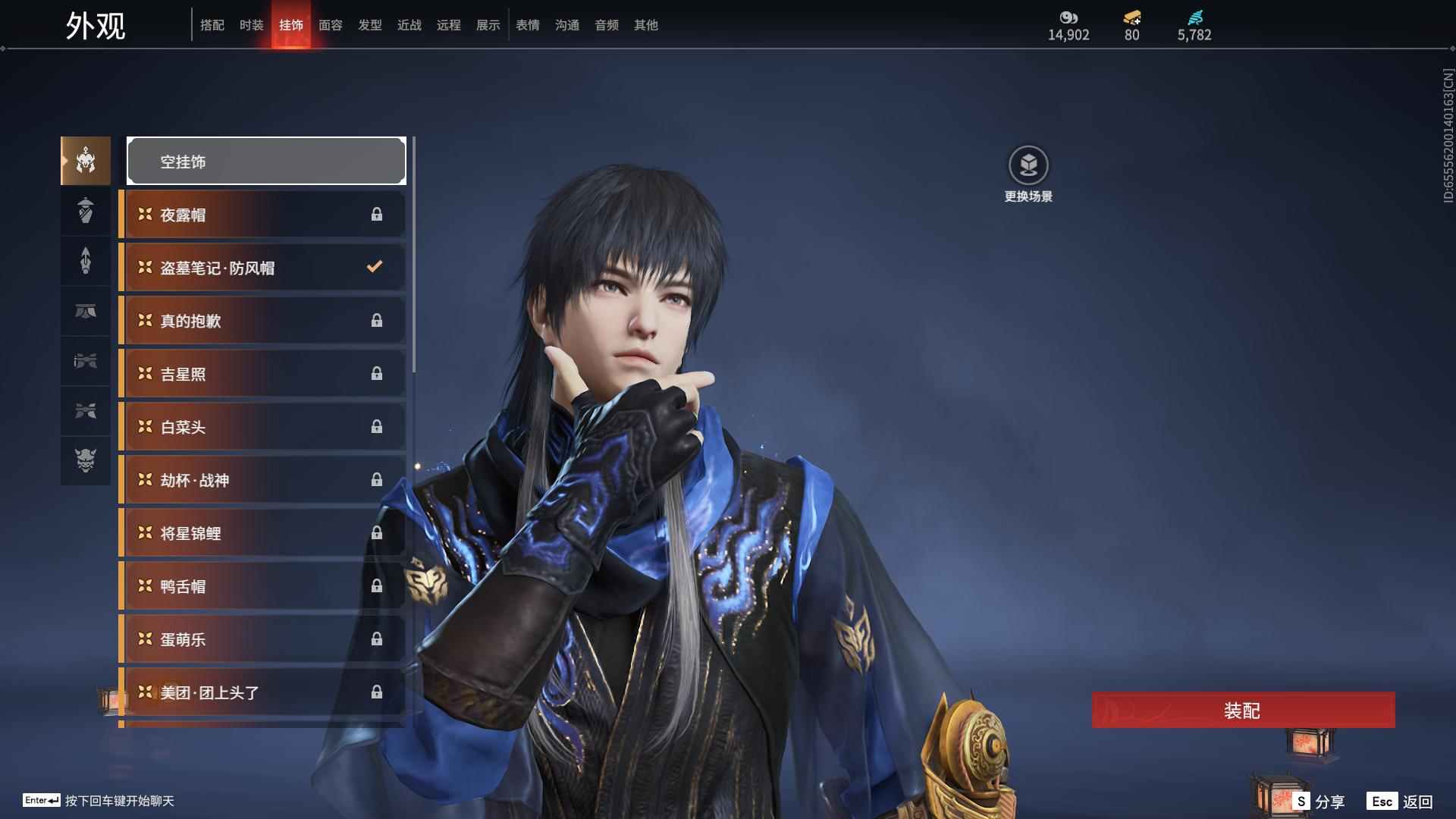1456x819 pixels.
Task: Select the waist jar accessory category icon
Action: click(x=85, y=210)
